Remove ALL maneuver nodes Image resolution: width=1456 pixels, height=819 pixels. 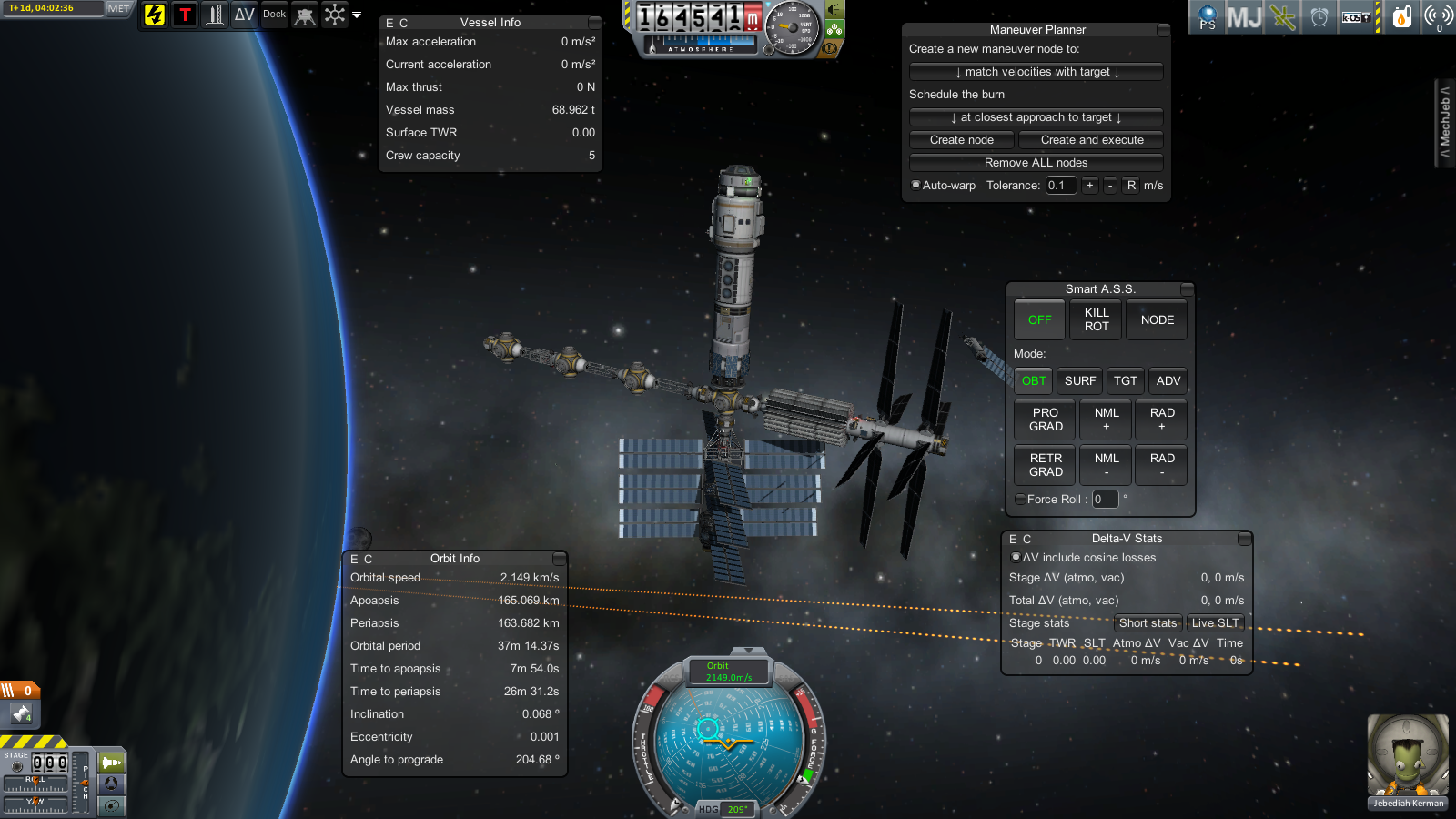[x=1036, y=163]
